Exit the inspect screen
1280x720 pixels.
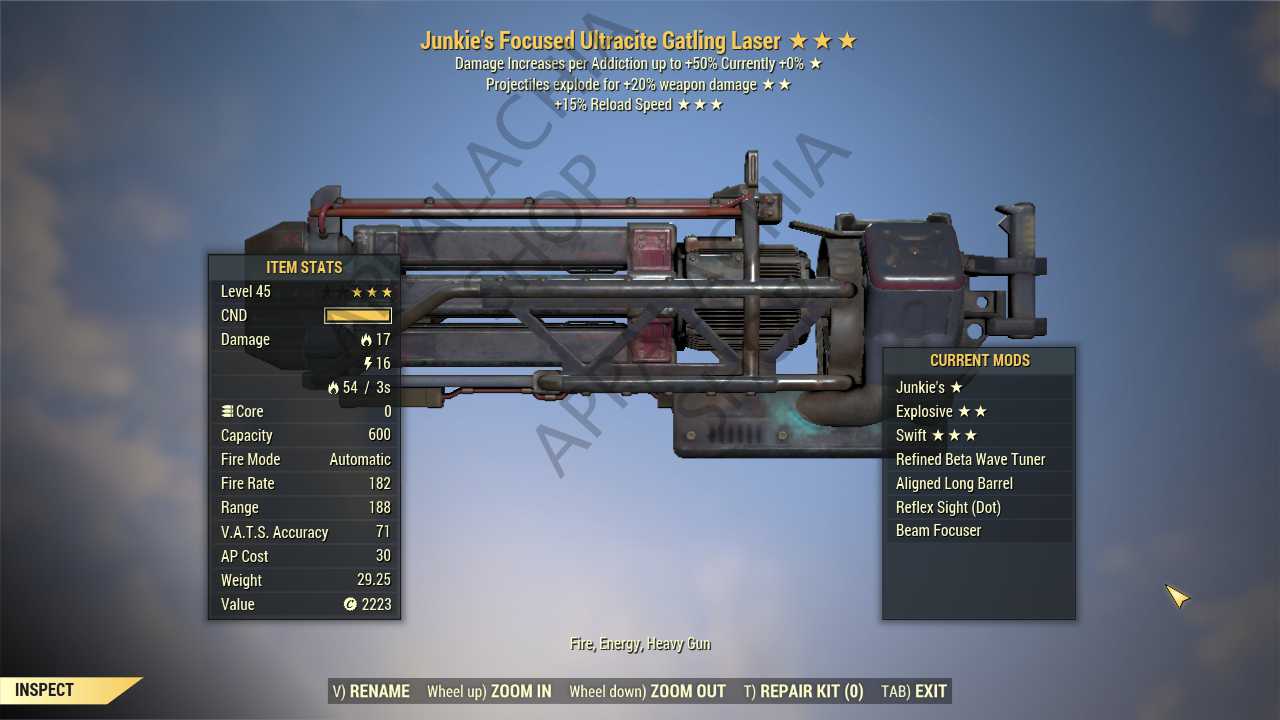tap(914, 691)
